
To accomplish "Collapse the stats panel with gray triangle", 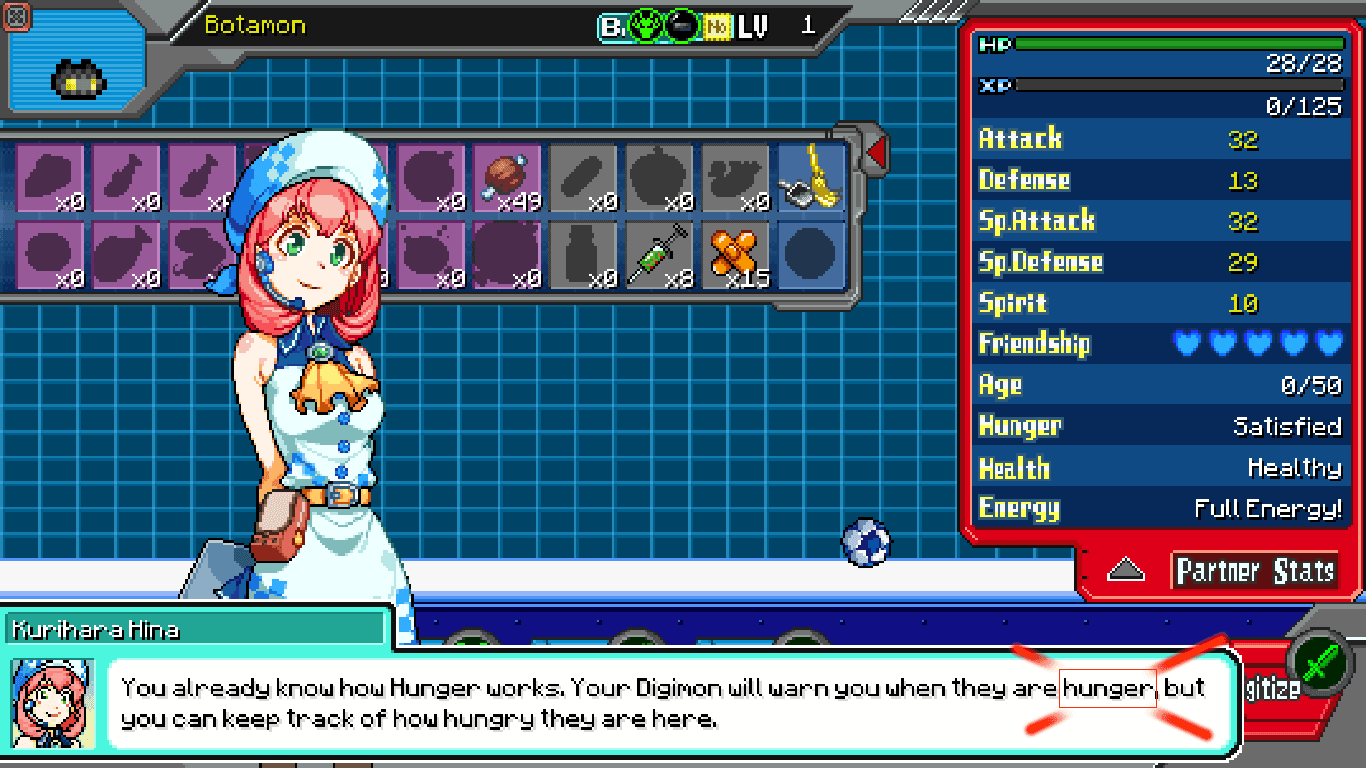I will pos(1127,570).
